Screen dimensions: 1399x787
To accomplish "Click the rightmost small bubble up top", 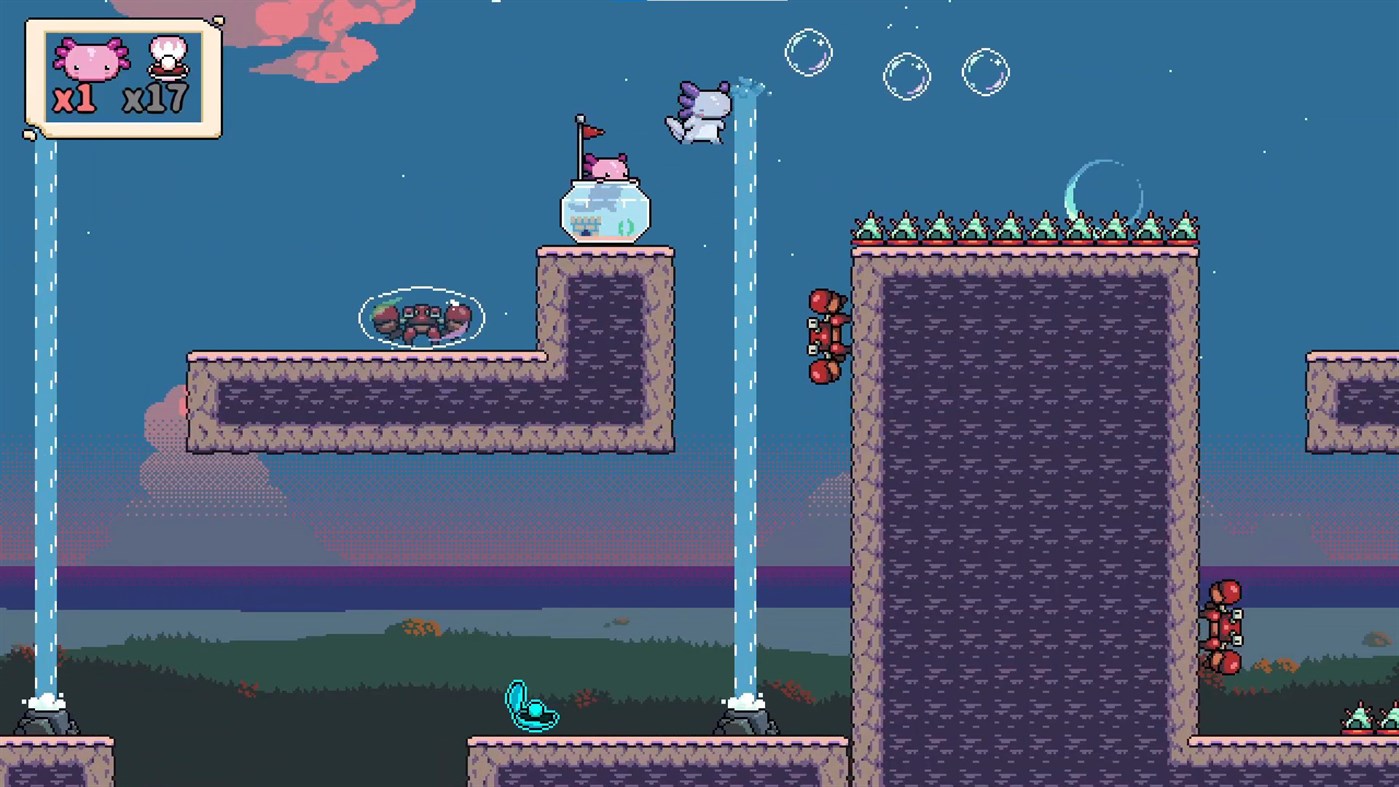I will click(x=986, y=70).
